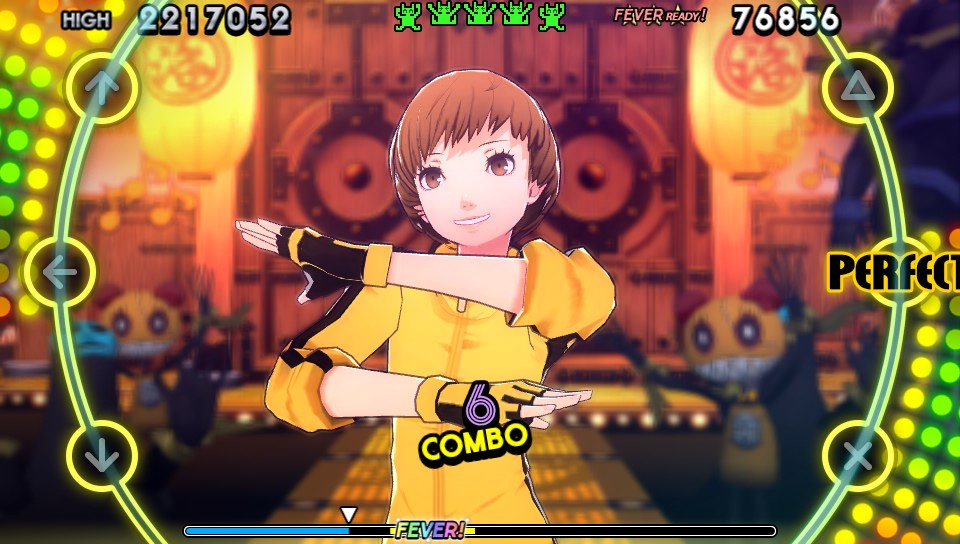960x544 pixels.
Task: Tap the triangle note target ring
Action: pos(857,88)
